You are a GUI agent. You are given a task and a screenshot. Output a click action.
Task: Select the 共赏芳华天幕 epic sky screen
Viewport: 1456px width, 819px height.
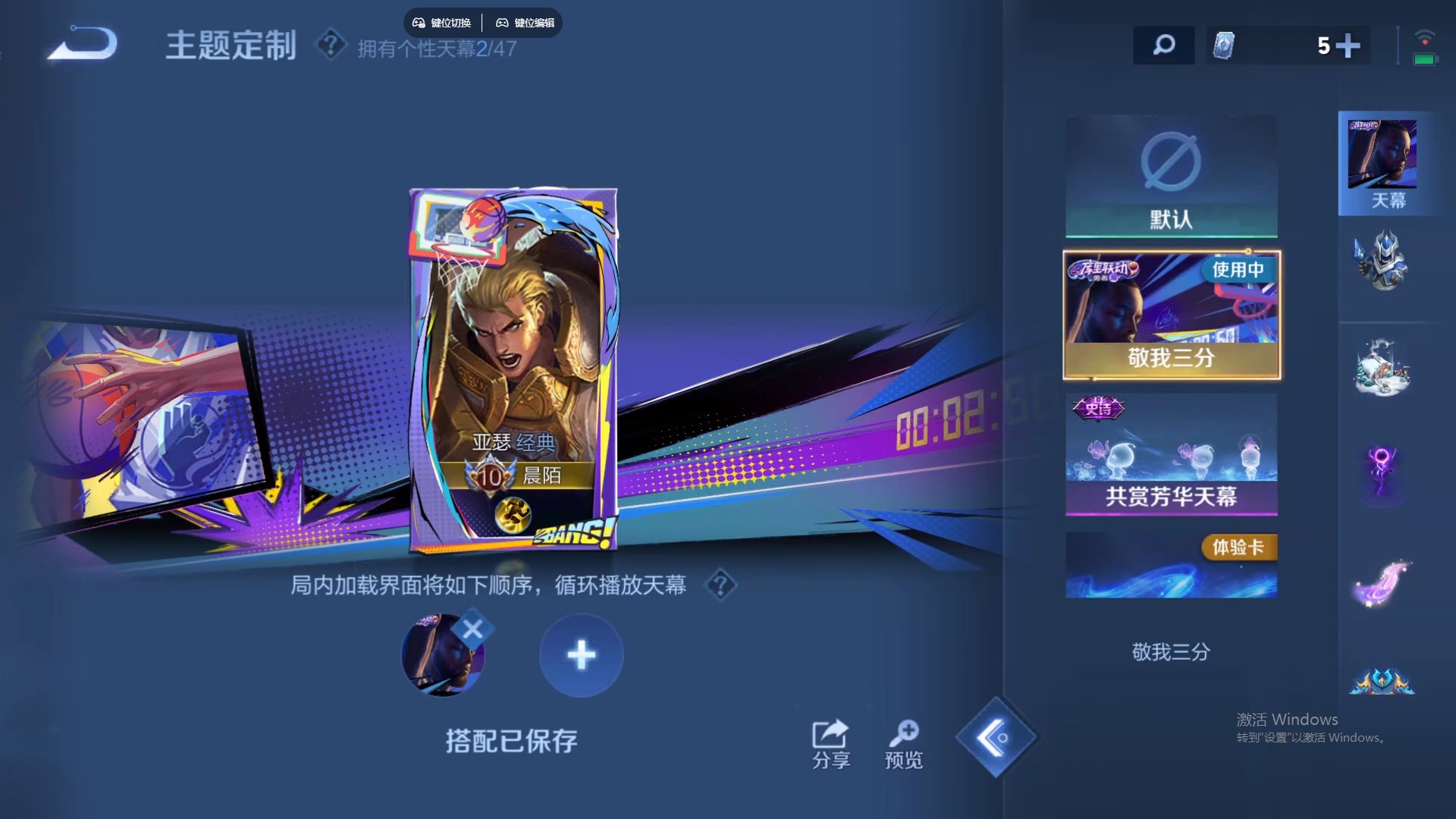(1170, 455)
